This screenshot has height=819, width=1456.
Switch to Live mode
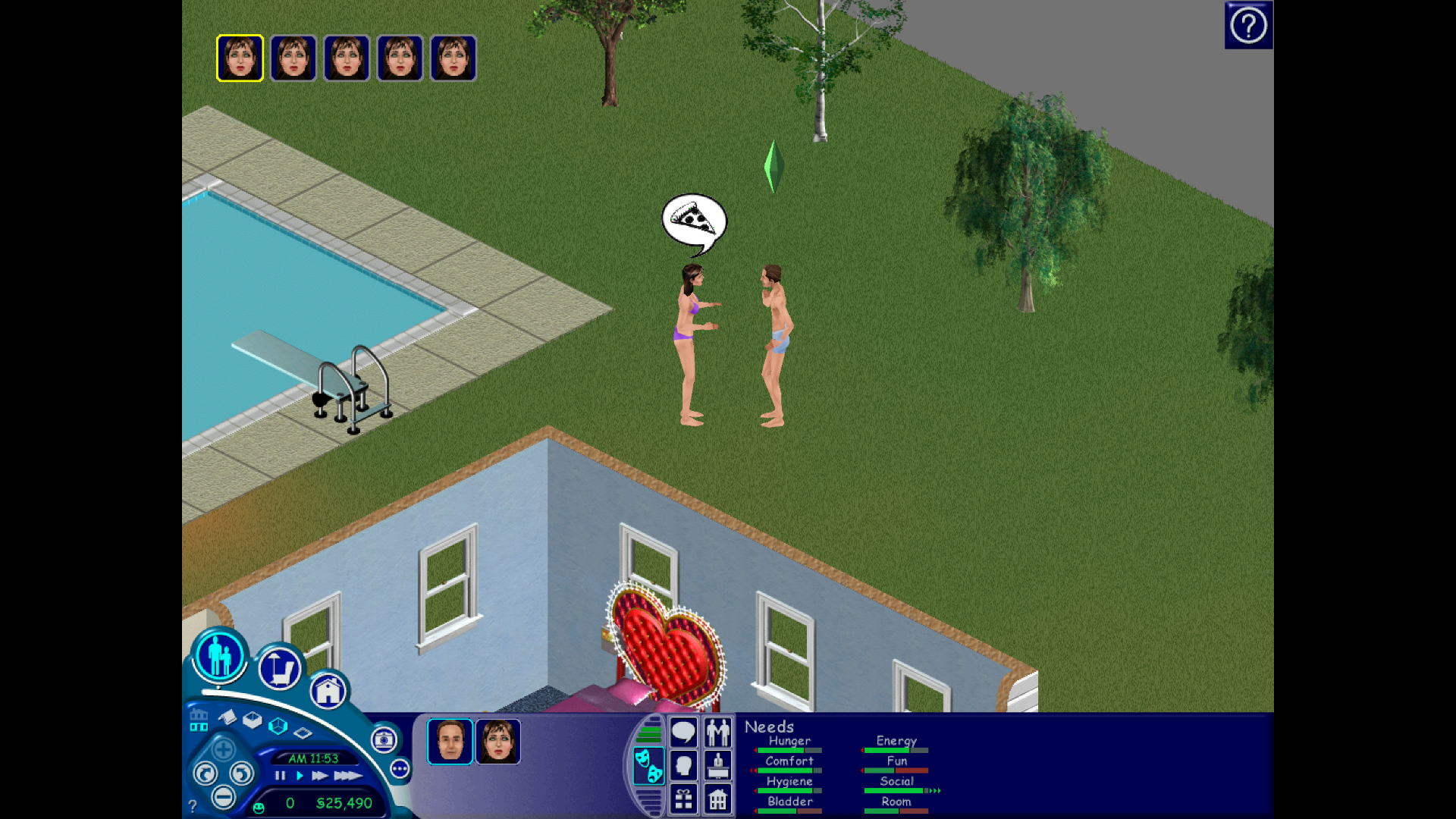pyautogui.click(x=220, y=656)
